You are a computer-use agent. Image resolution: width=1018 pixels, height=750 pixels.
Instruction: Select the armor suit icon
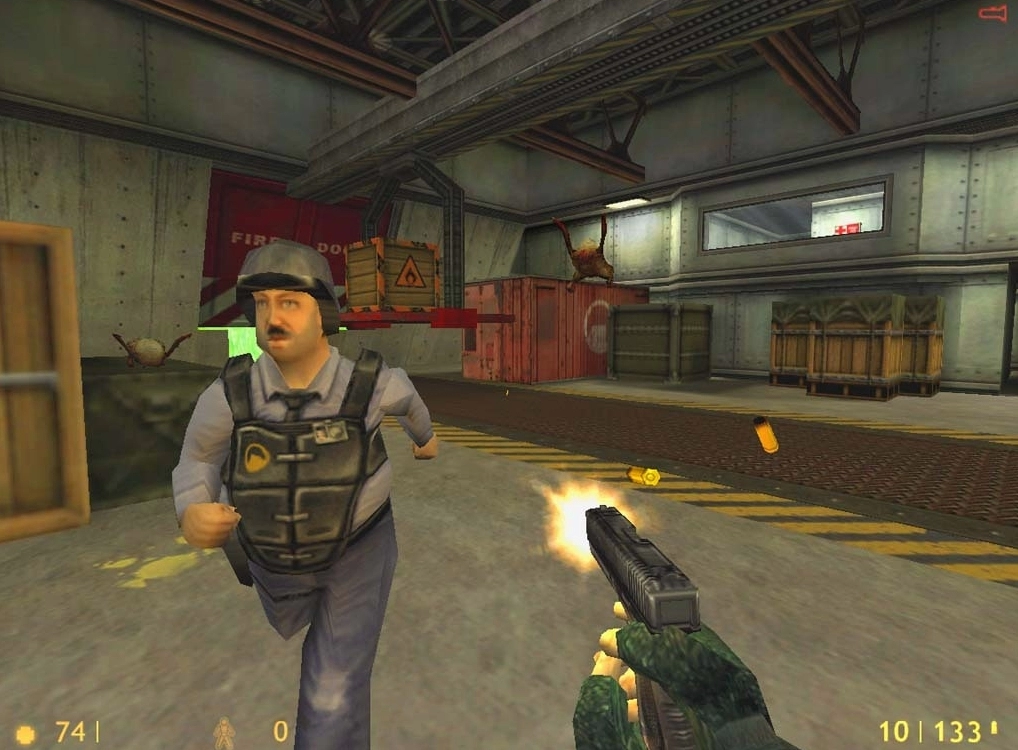pos(224,733)
